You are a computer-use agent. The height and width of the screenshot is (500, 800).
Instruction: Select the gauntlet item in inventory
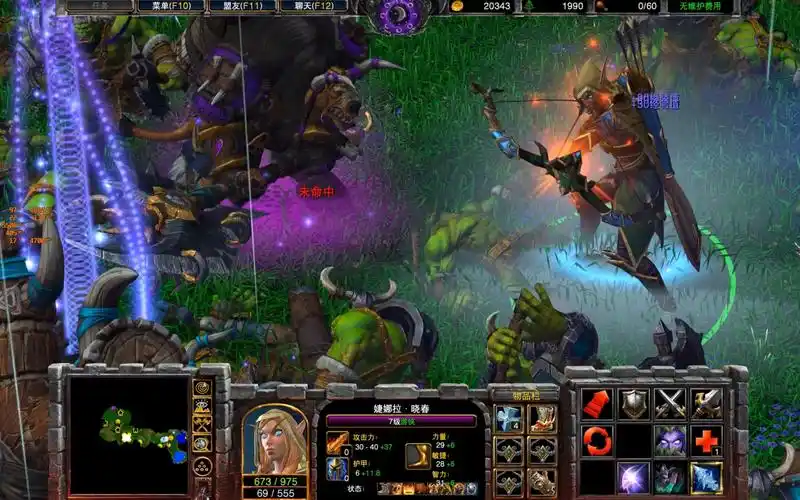click(x=543, y=482)
